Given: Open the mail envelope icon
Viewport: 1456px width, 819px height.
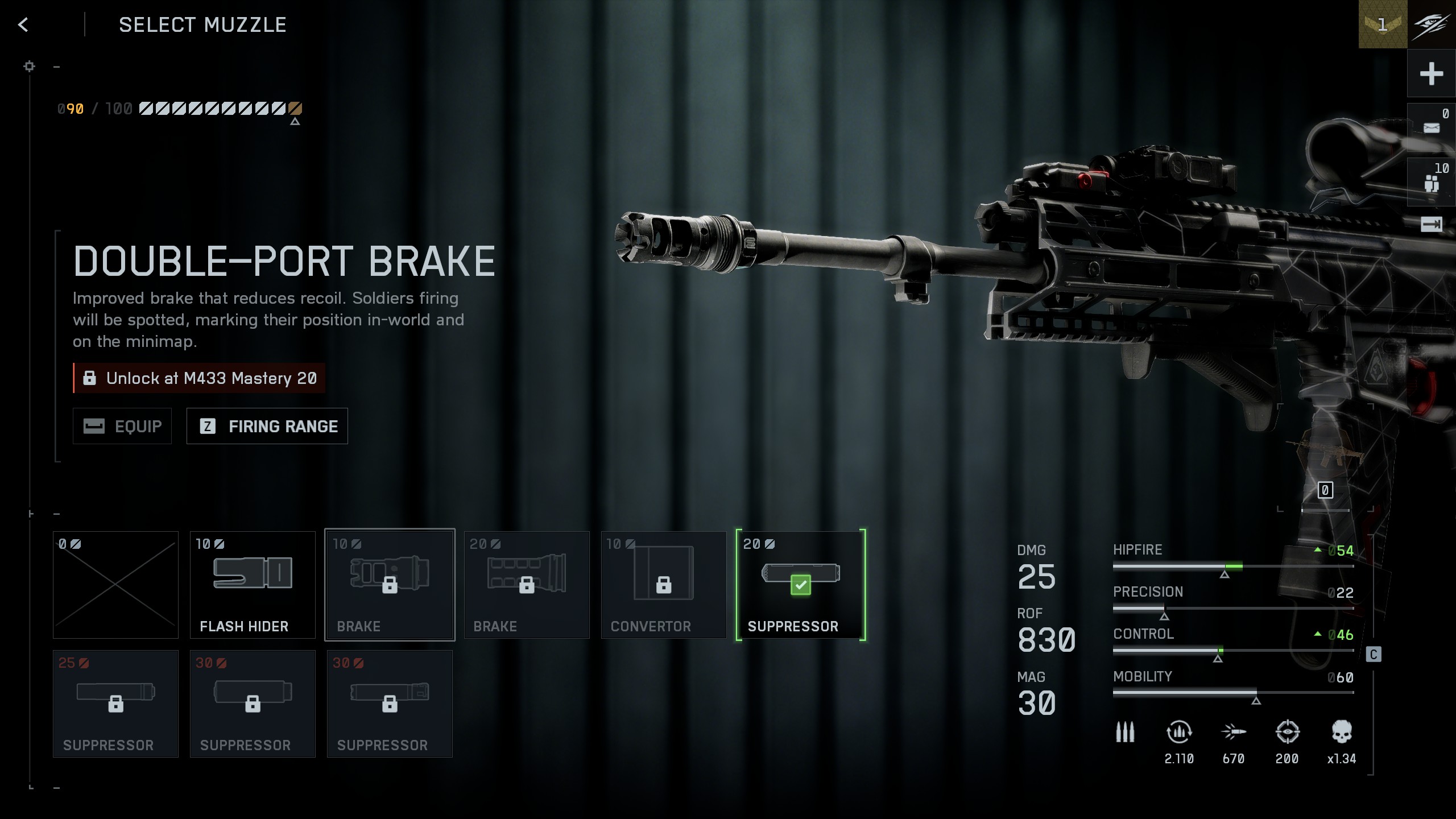Looking at the screenshot, I should 1431,127.
